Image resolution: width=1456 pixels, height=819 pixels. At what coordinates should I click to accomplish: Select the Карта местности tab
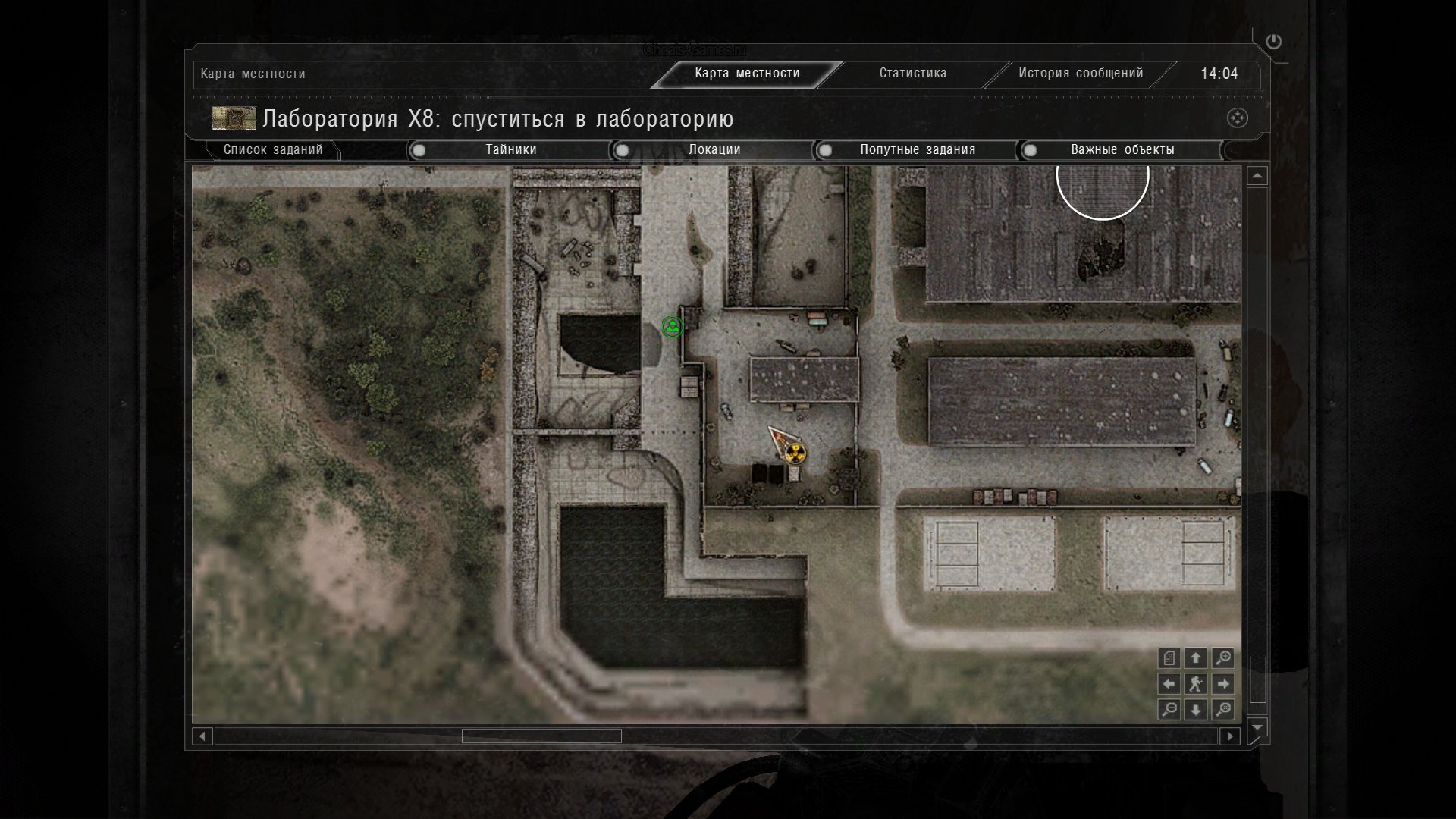747,74
